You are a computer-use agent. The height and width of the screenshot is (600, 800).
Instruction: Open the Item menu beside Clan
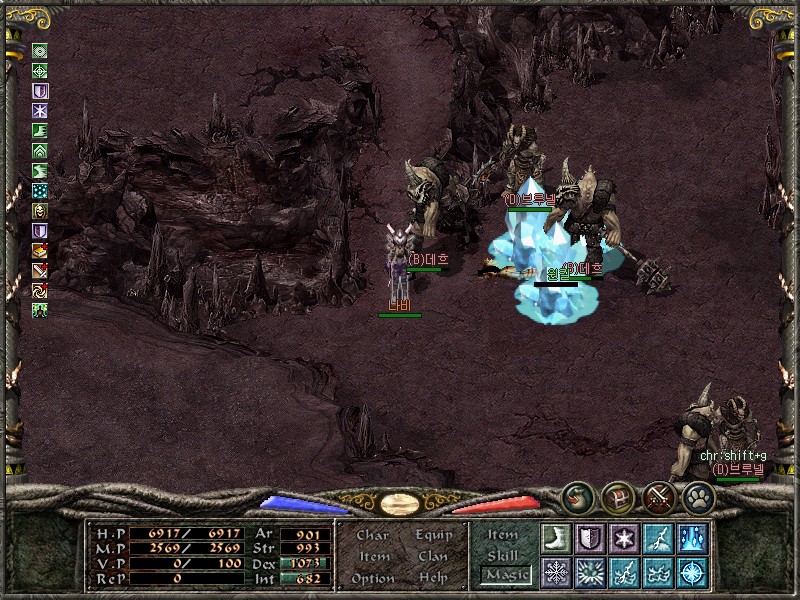point(373,556)
